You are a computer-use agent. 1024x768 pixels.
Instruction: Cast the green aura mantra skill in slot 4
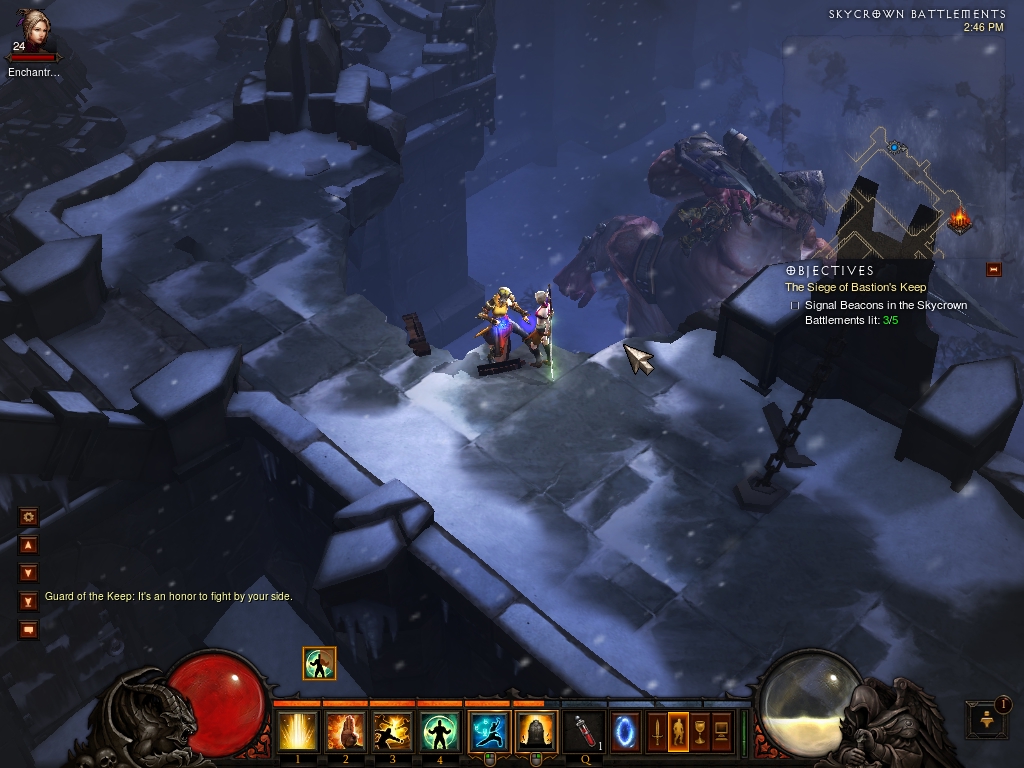(441, 731)
